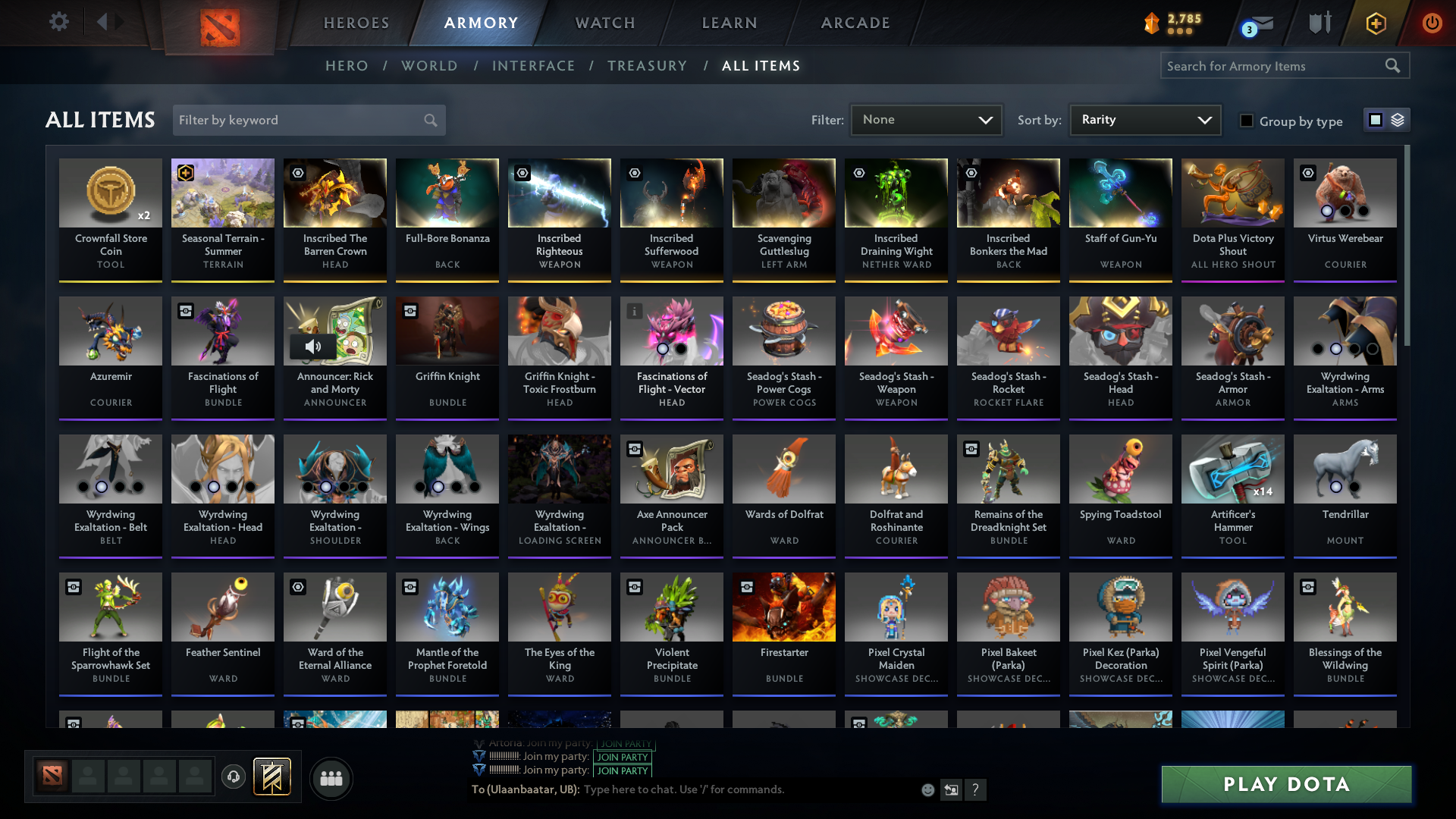Click the PLAY DOTA button
Image resolution: width=1456 pixels, height=819 pixels.
click(1285, 784)
